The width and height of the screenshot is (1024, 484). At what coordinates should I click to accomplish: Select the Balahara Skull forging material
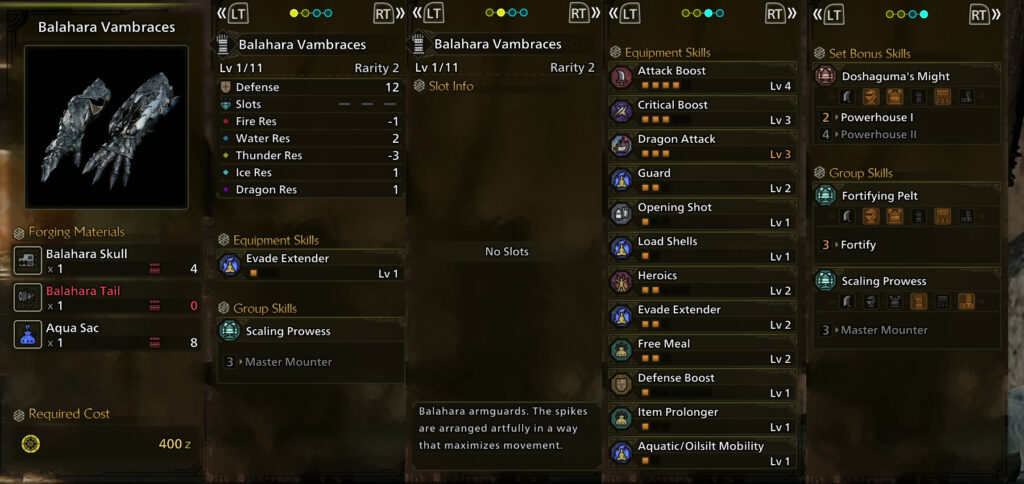coord(105,261)
